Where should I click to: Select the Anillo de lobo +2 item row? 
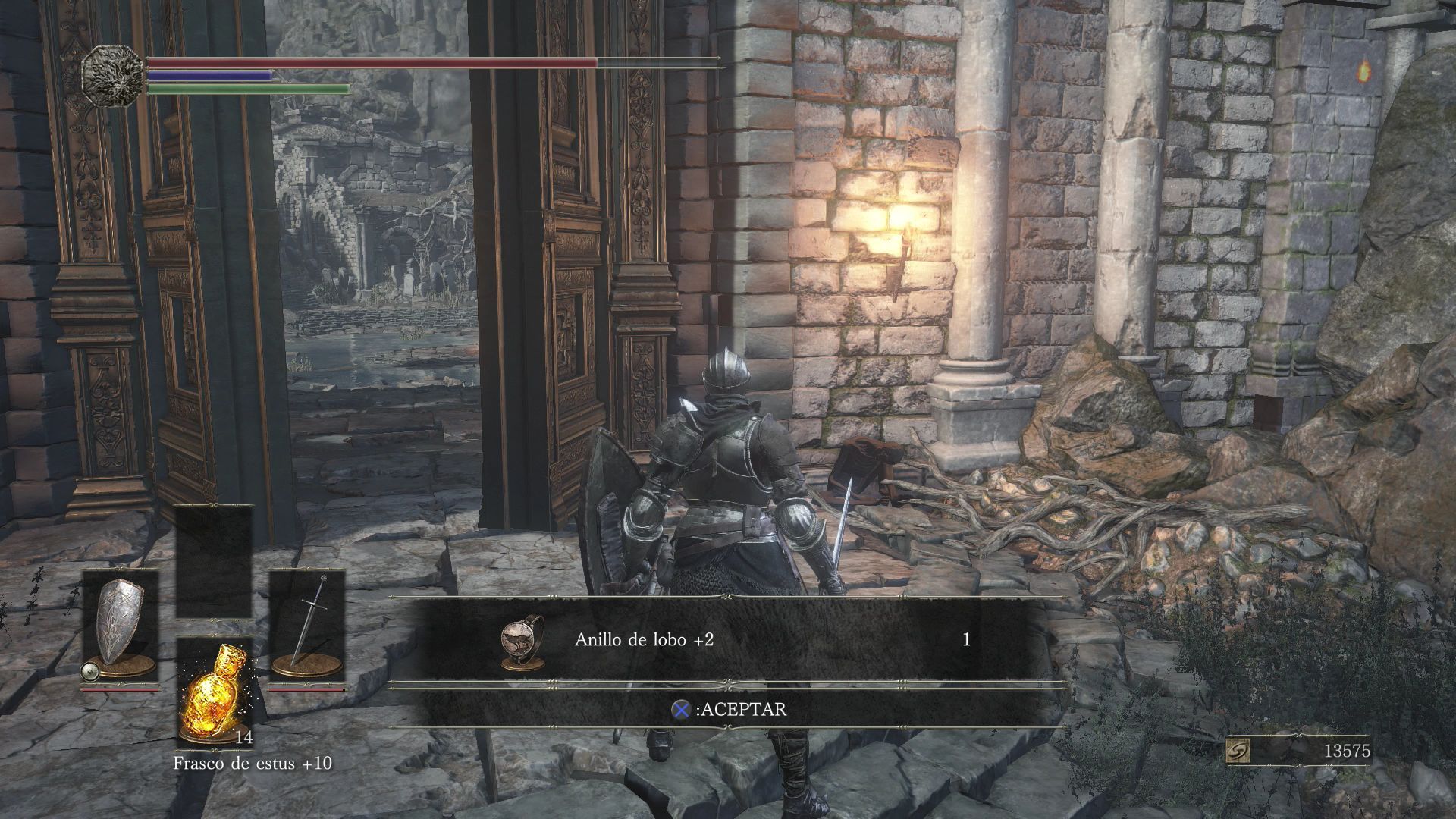(x=728, y=640)
